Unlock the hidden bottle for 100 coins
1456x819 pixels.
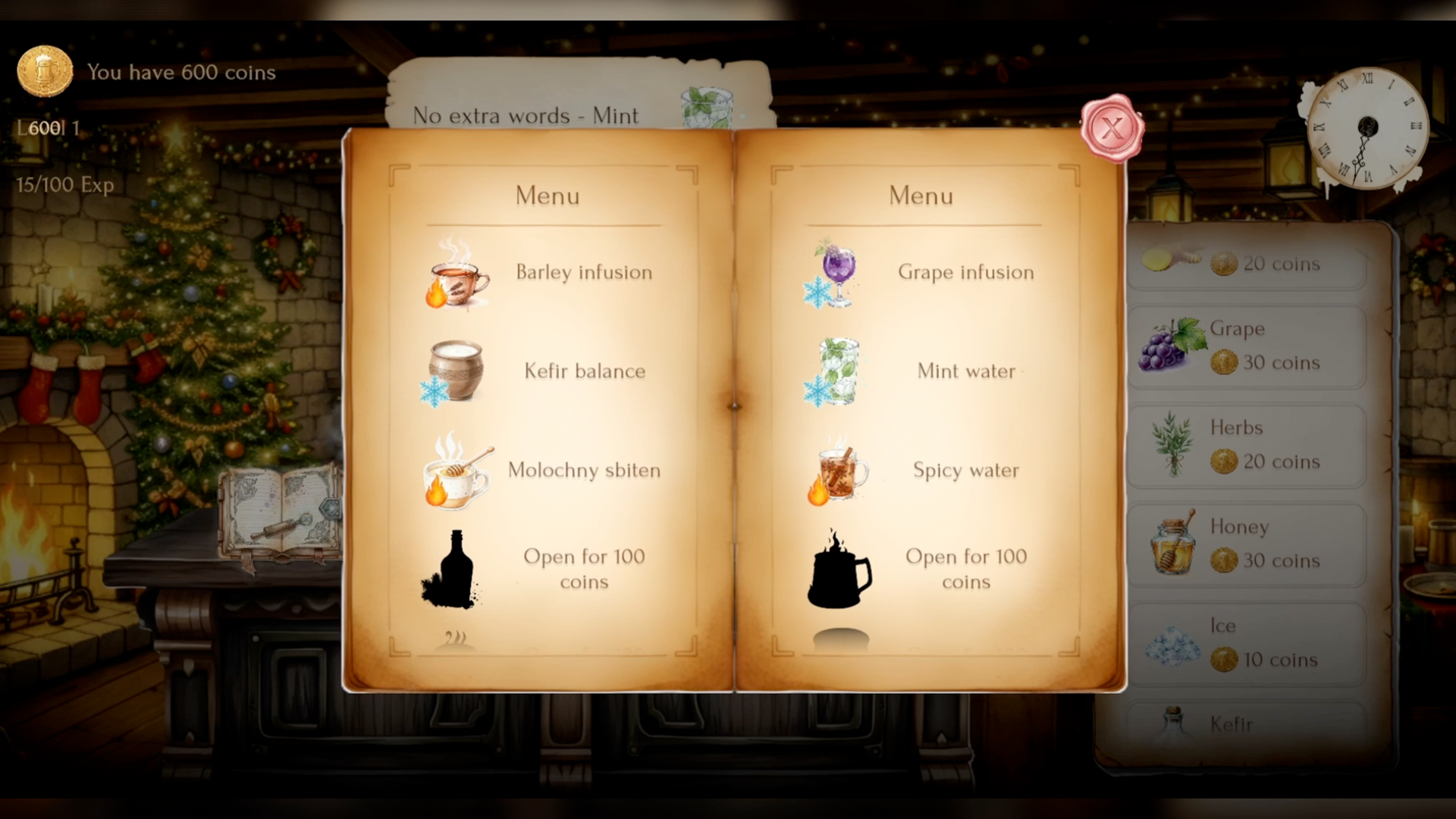pyautogui.click(x=540, y=569)
